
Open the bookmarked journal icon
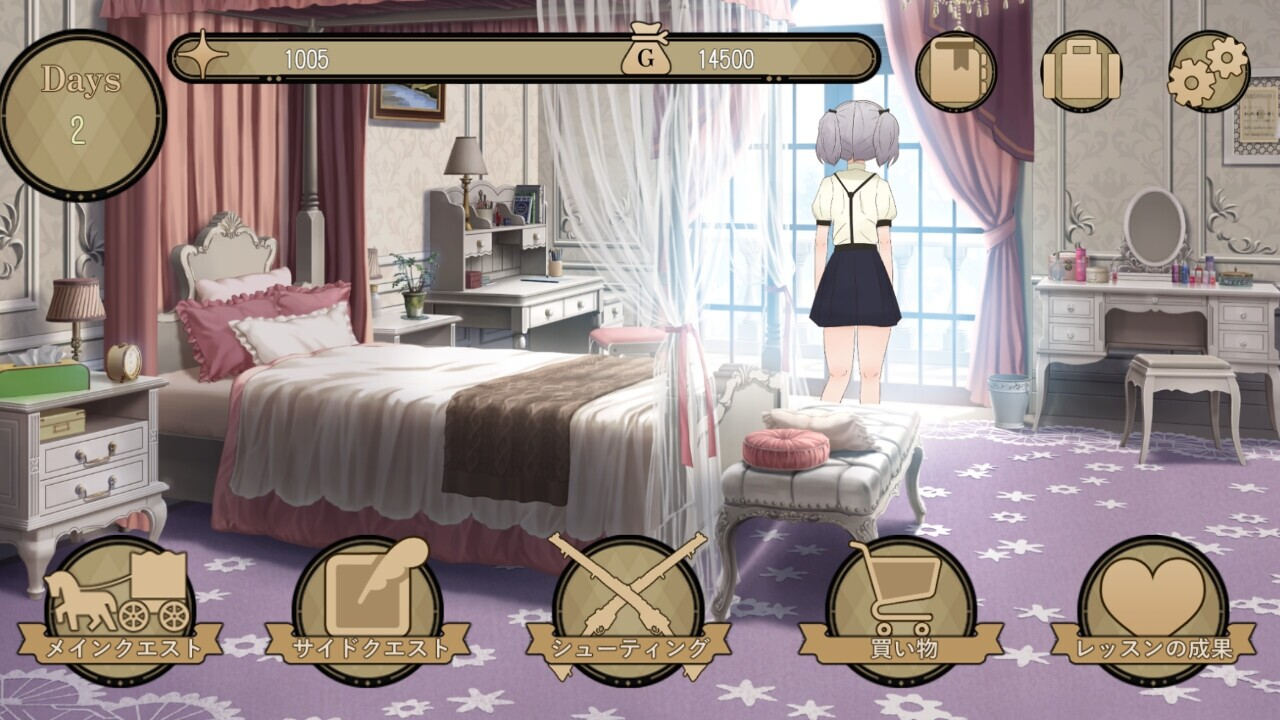click(955, 71)
